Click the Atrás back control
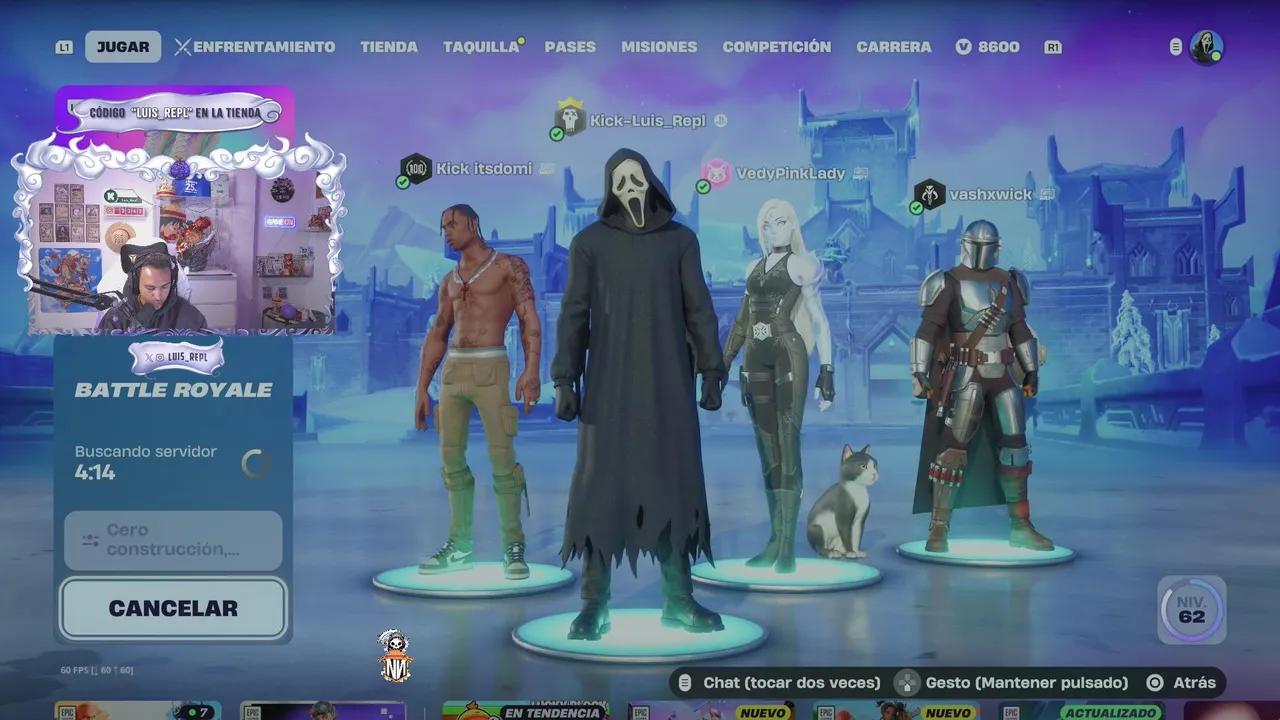 pyautogui.click(x=1163, y=682)
